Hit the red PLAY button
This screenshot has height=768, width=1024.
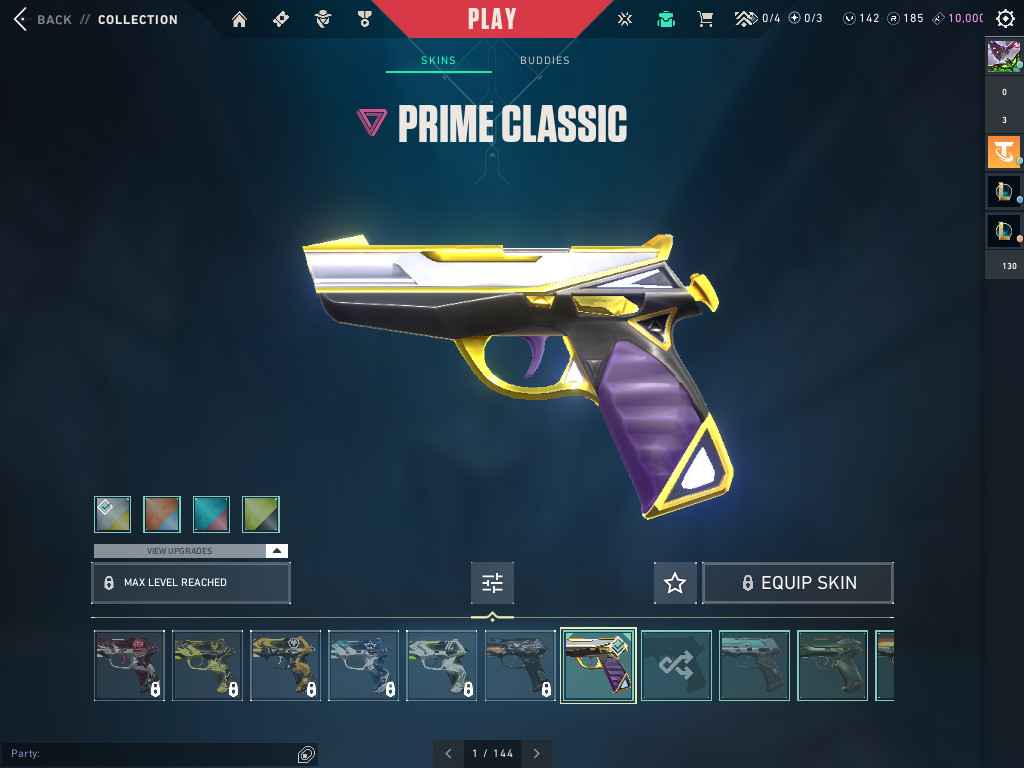492,19
